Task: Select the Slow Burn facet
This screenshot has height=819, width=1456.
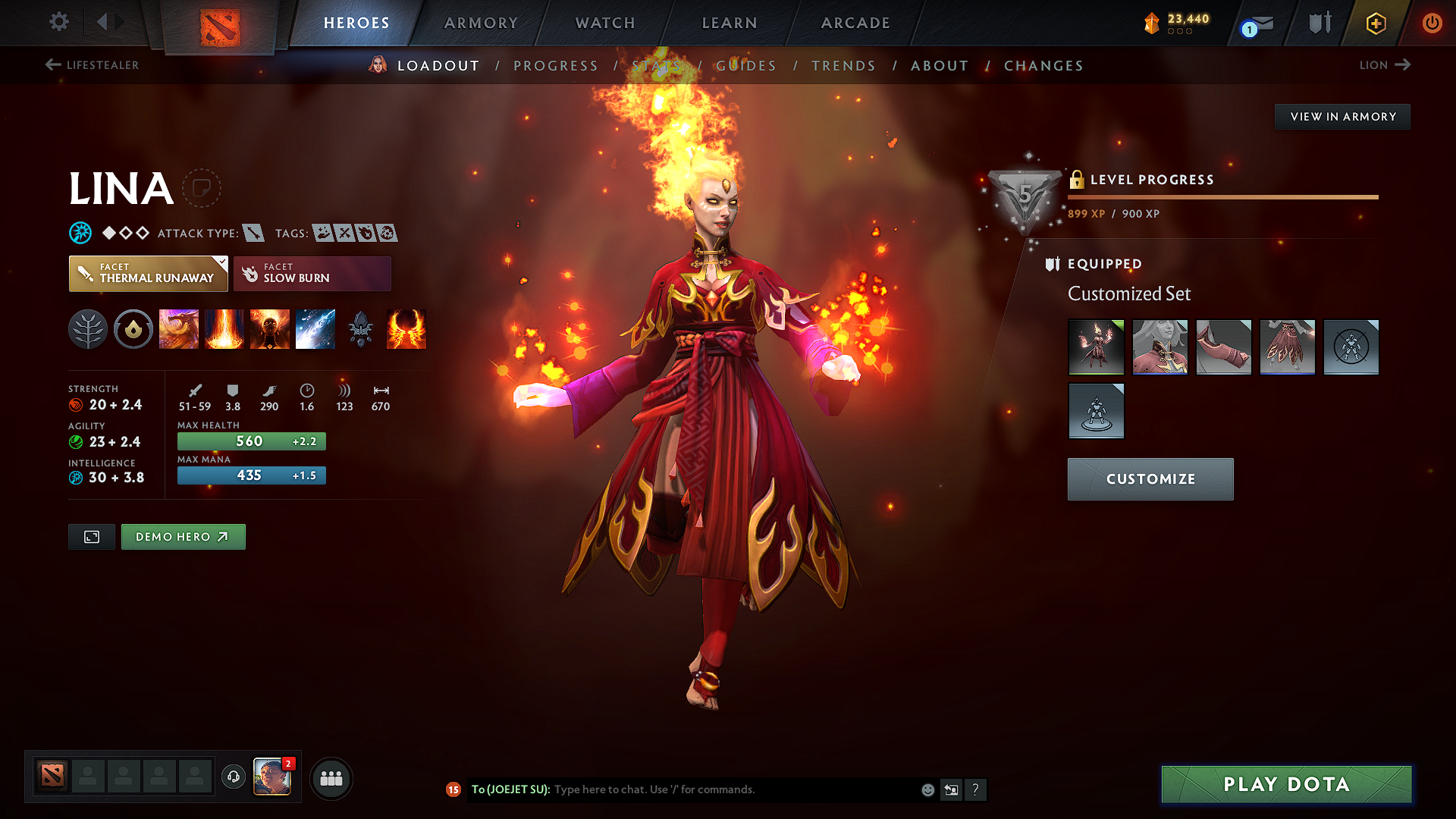Action: tap(312, 273)
